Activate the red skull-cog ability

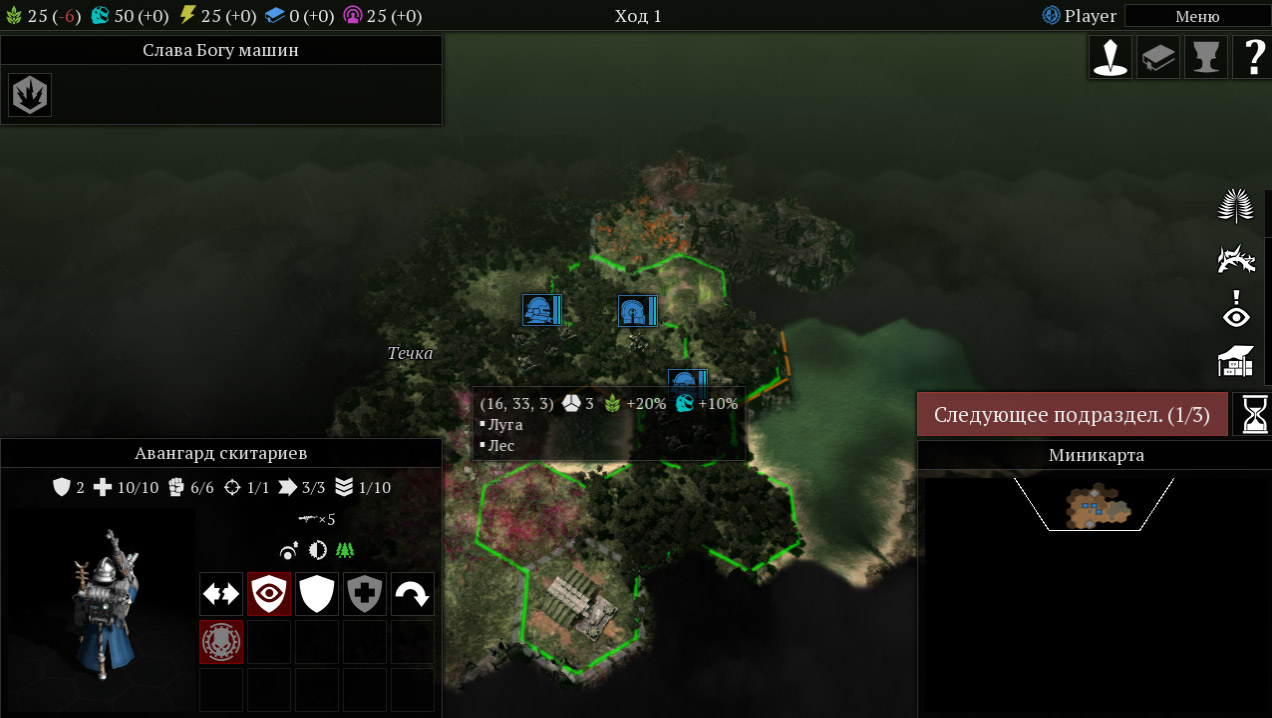[221, 642]
